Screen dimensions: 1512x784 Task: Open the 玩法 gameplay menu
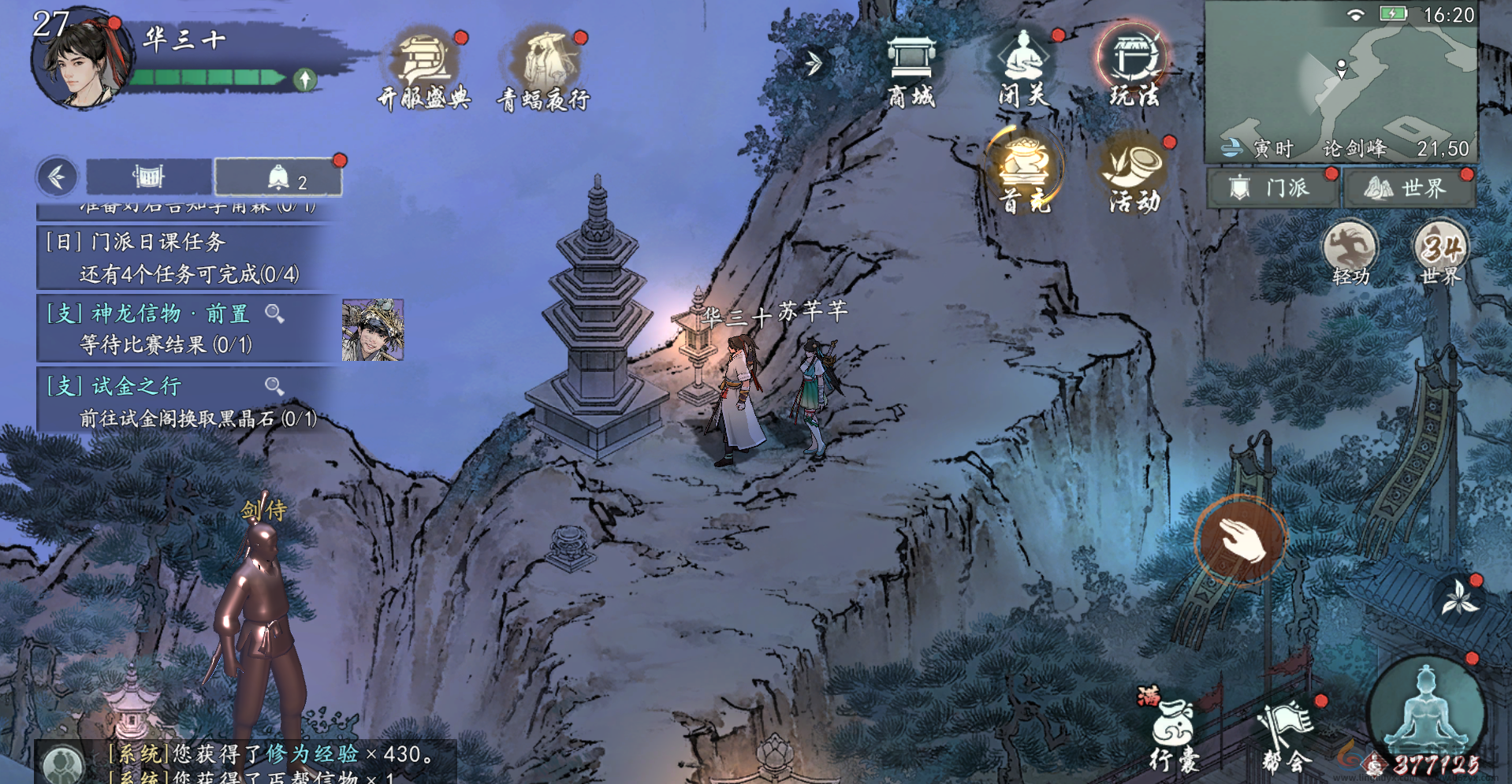tap(1134, 69)
